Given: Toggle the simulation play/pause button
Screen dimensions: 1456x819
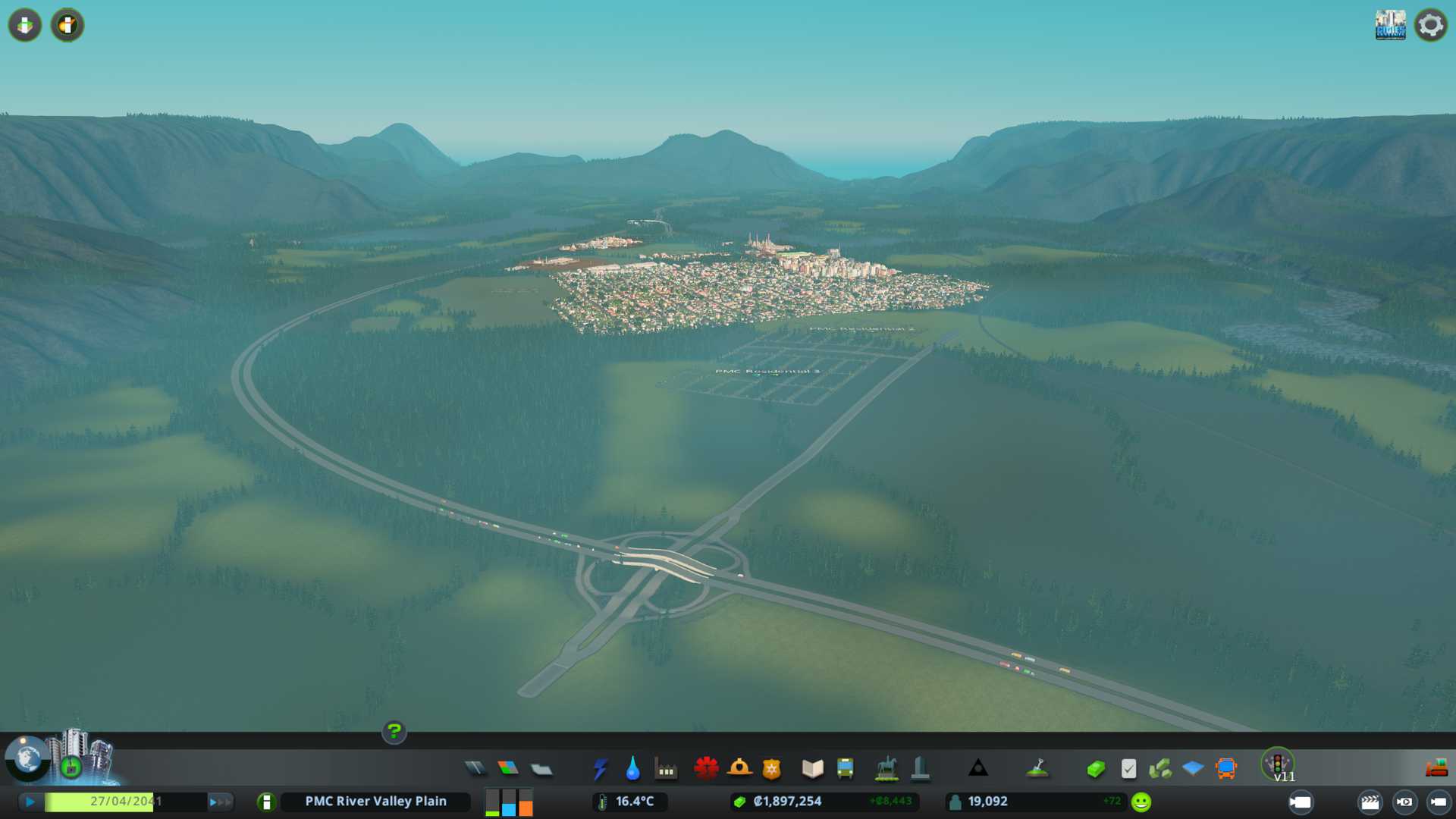Looking at the screenshot, I should (30, 802).
